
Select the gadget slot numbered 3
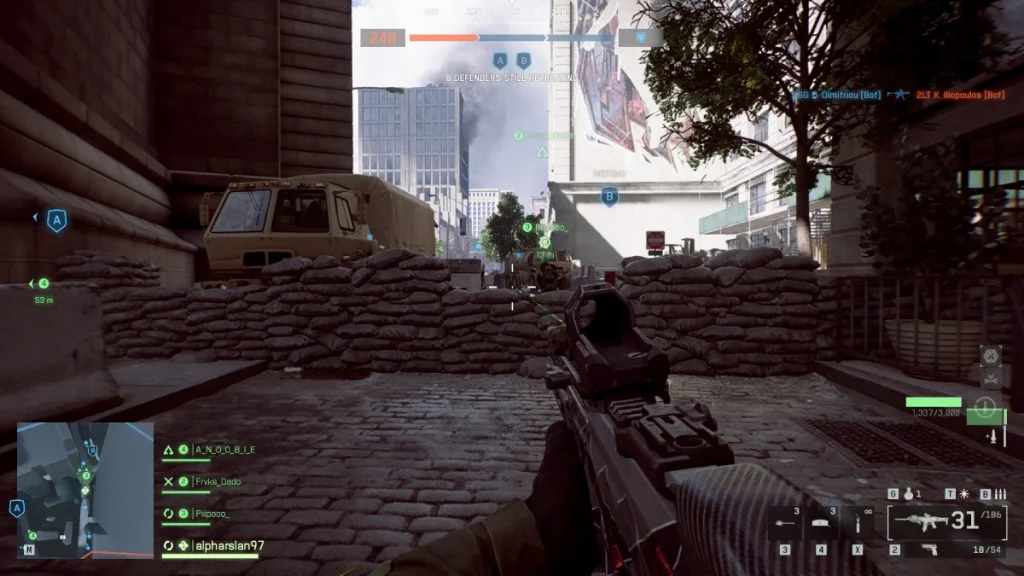786,521
